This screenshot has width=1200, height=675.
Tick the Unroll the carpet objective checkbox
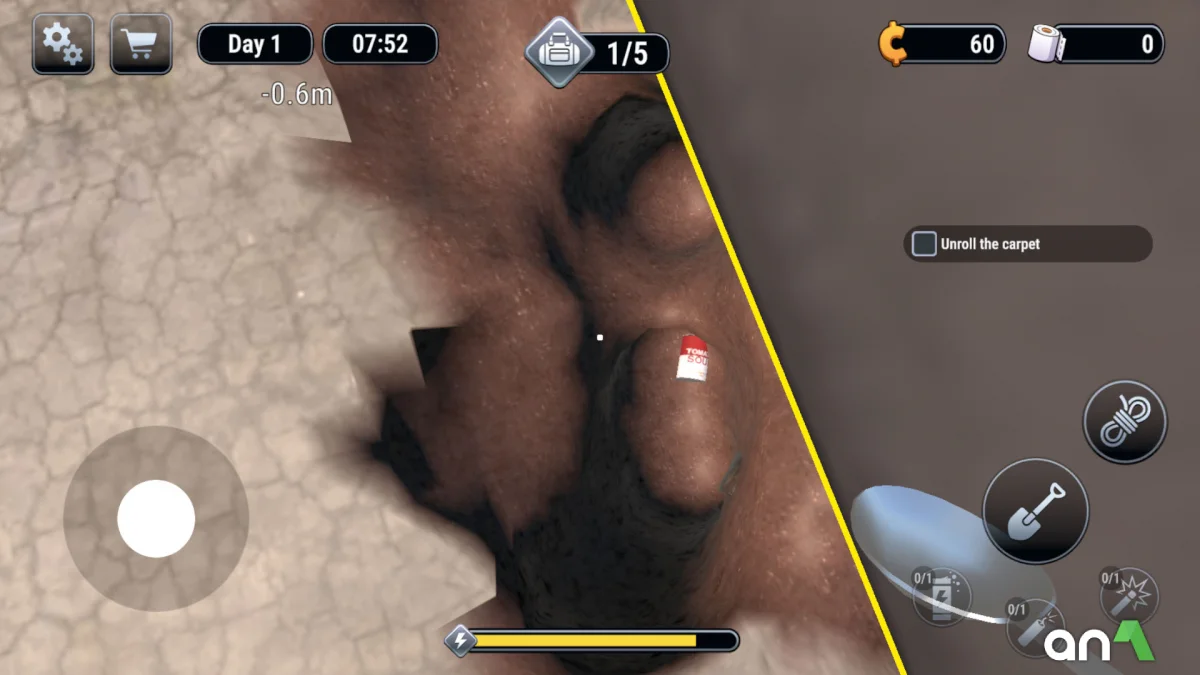925,244
